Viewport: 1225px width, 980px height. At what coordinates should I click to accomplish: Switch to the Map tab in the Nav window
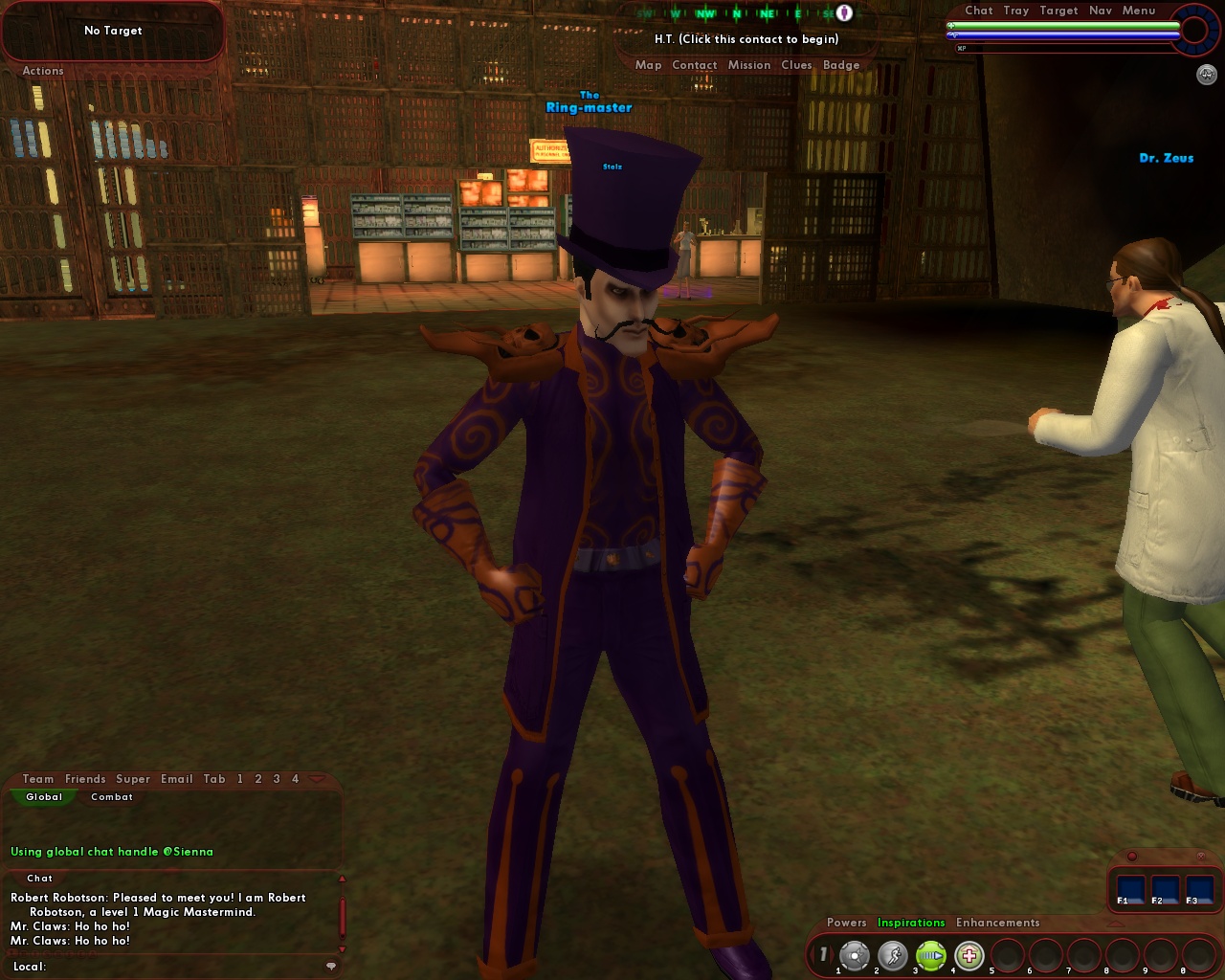(x=649, y=64)
